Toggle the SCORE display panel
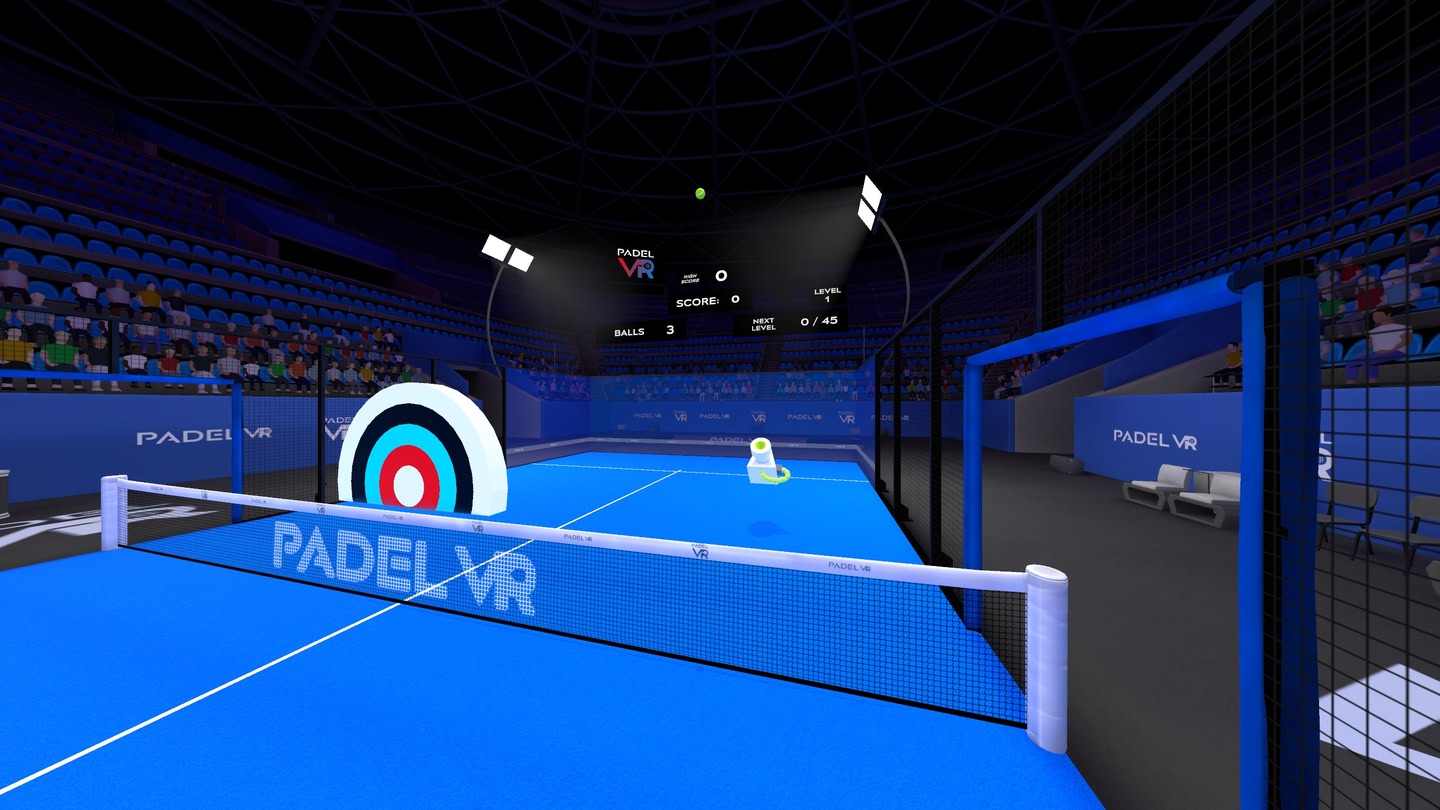Screen dimensions: 1440x810 tap(706, 299)
